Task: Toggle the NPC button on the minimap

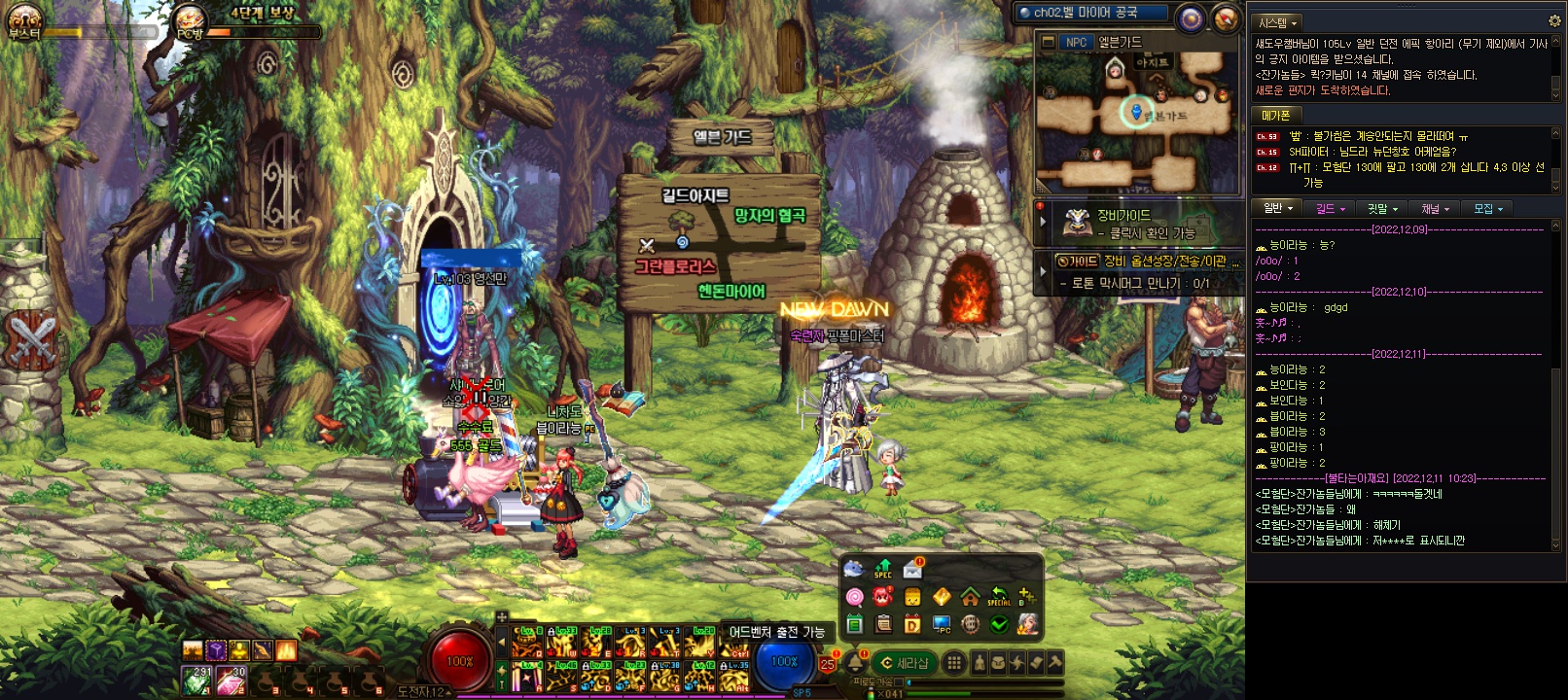Action: [x=1076, y=42]
